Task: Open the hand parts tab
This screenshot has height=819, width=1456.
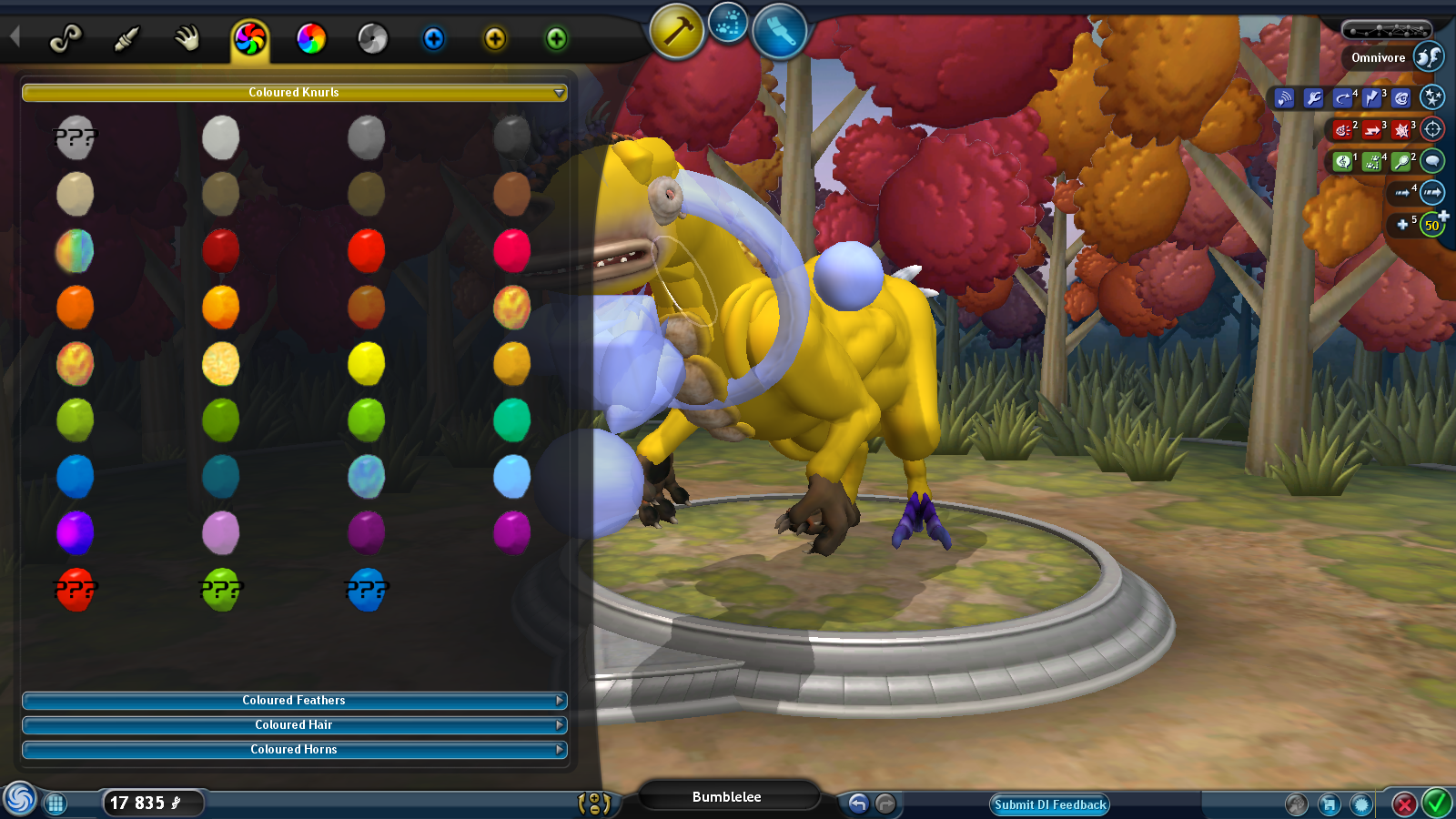Action: (x=187, y=38)
